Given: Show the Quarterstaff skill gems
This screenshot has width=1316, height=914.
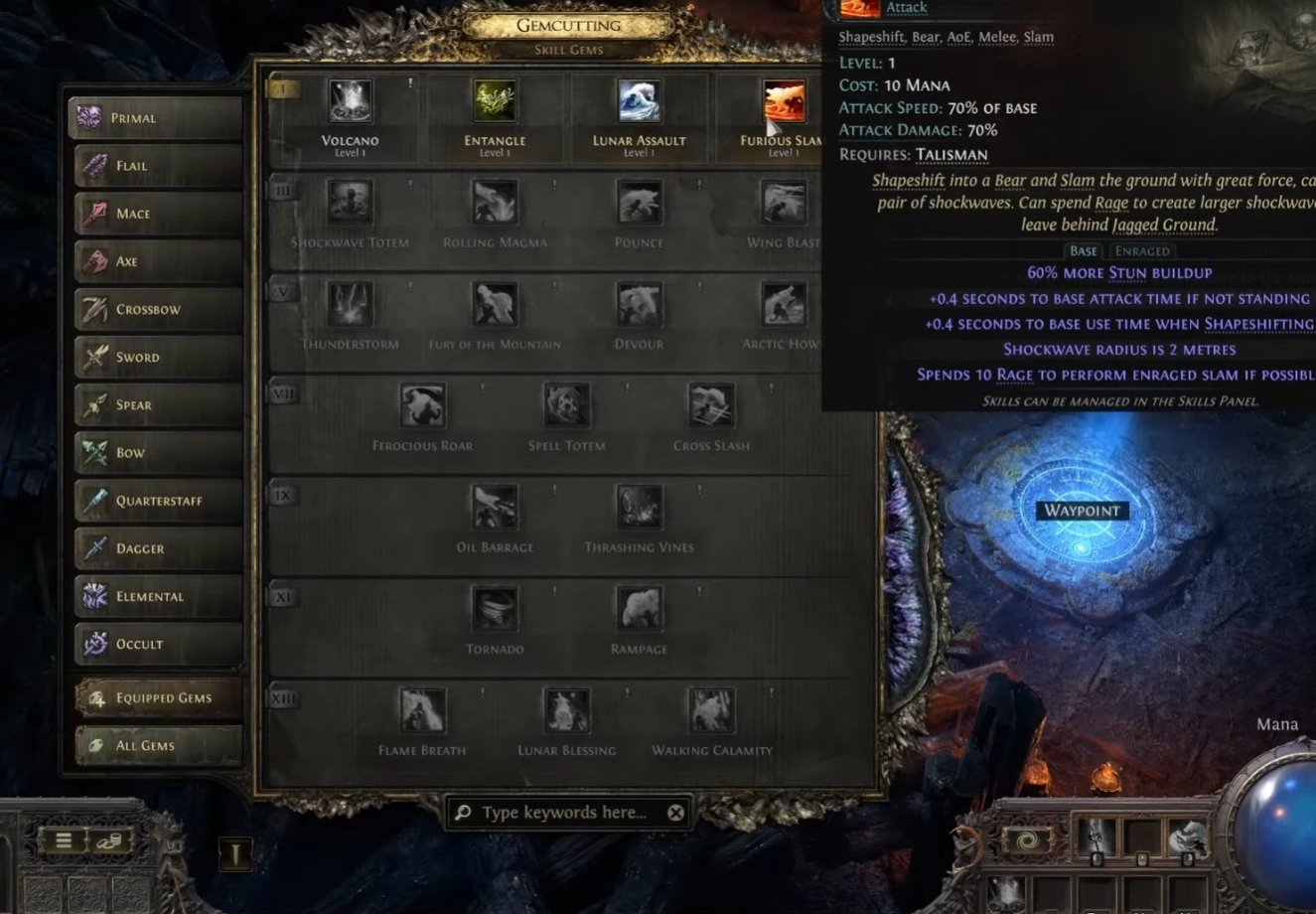Looking at the screenshot, I should click(156, 501).
